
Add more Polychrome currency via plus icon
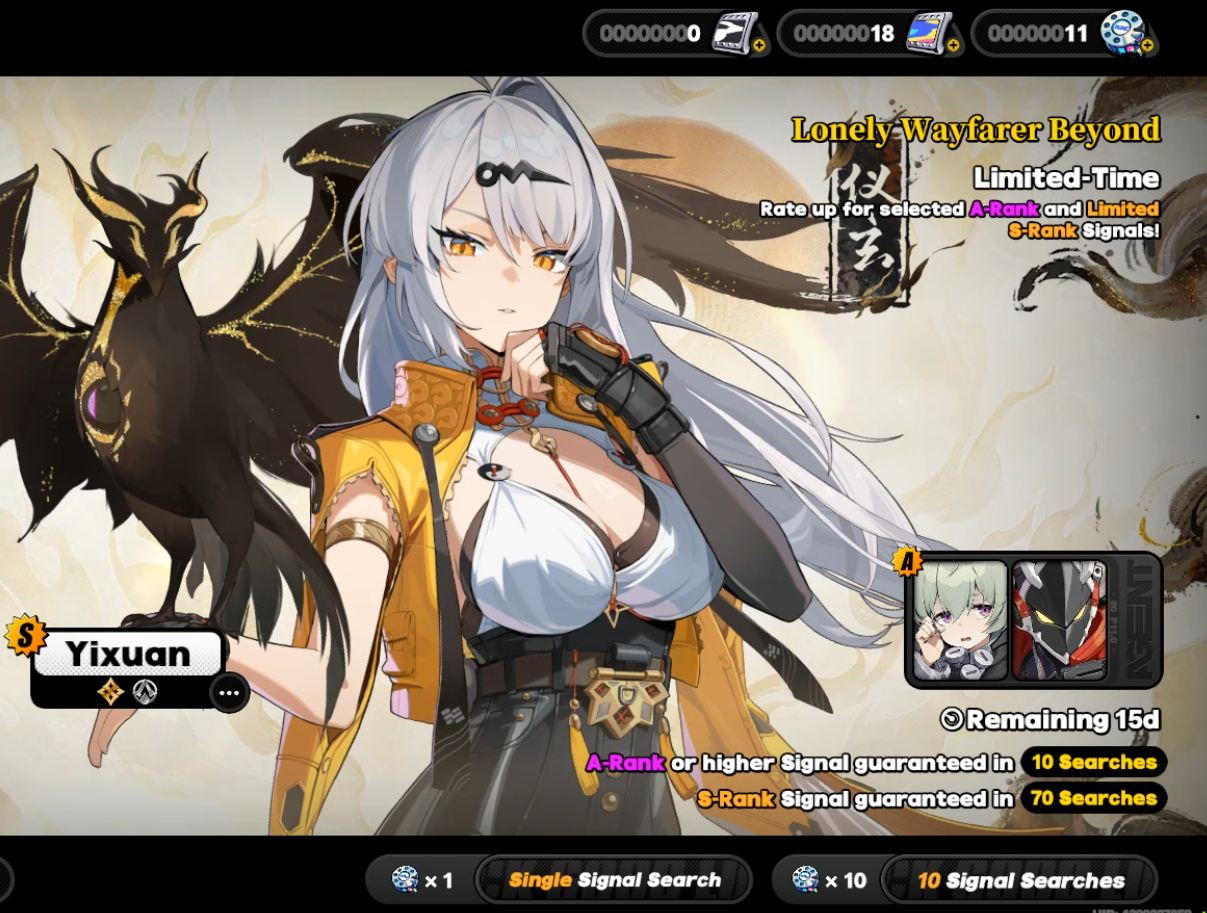click(x=1147, y=46)
